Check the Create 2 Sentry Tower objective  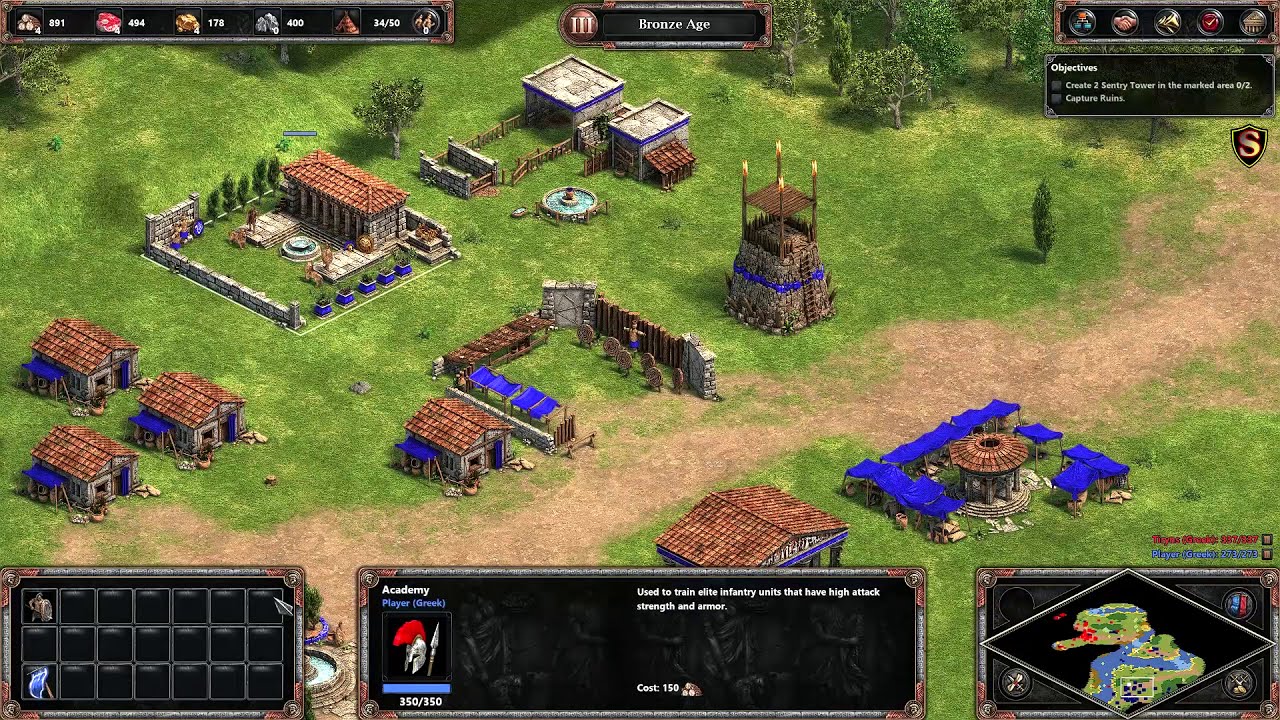point(1056,86)
